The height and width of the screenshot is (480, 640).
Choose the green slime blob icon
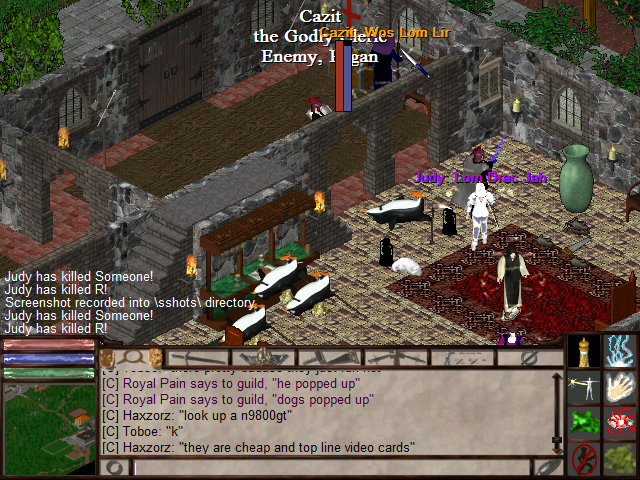pos(584,423)
